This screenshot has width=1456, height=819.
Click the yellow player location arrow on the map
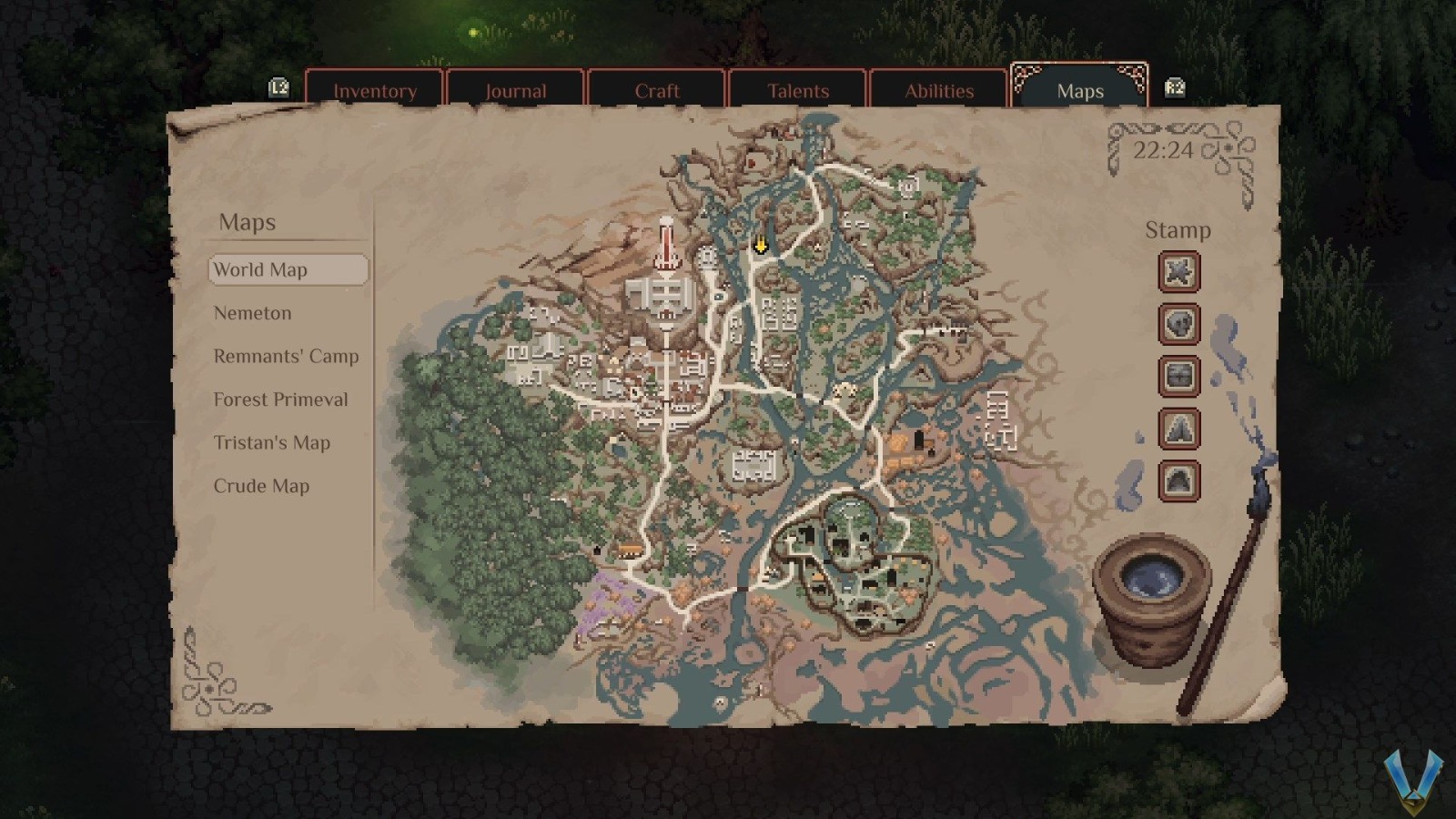(x=760, y=244)
